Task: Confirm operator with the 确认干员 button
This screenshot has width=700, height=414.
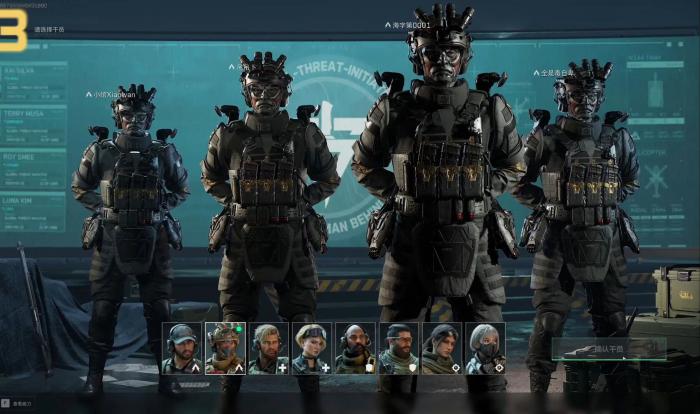Action: [608, 349]
